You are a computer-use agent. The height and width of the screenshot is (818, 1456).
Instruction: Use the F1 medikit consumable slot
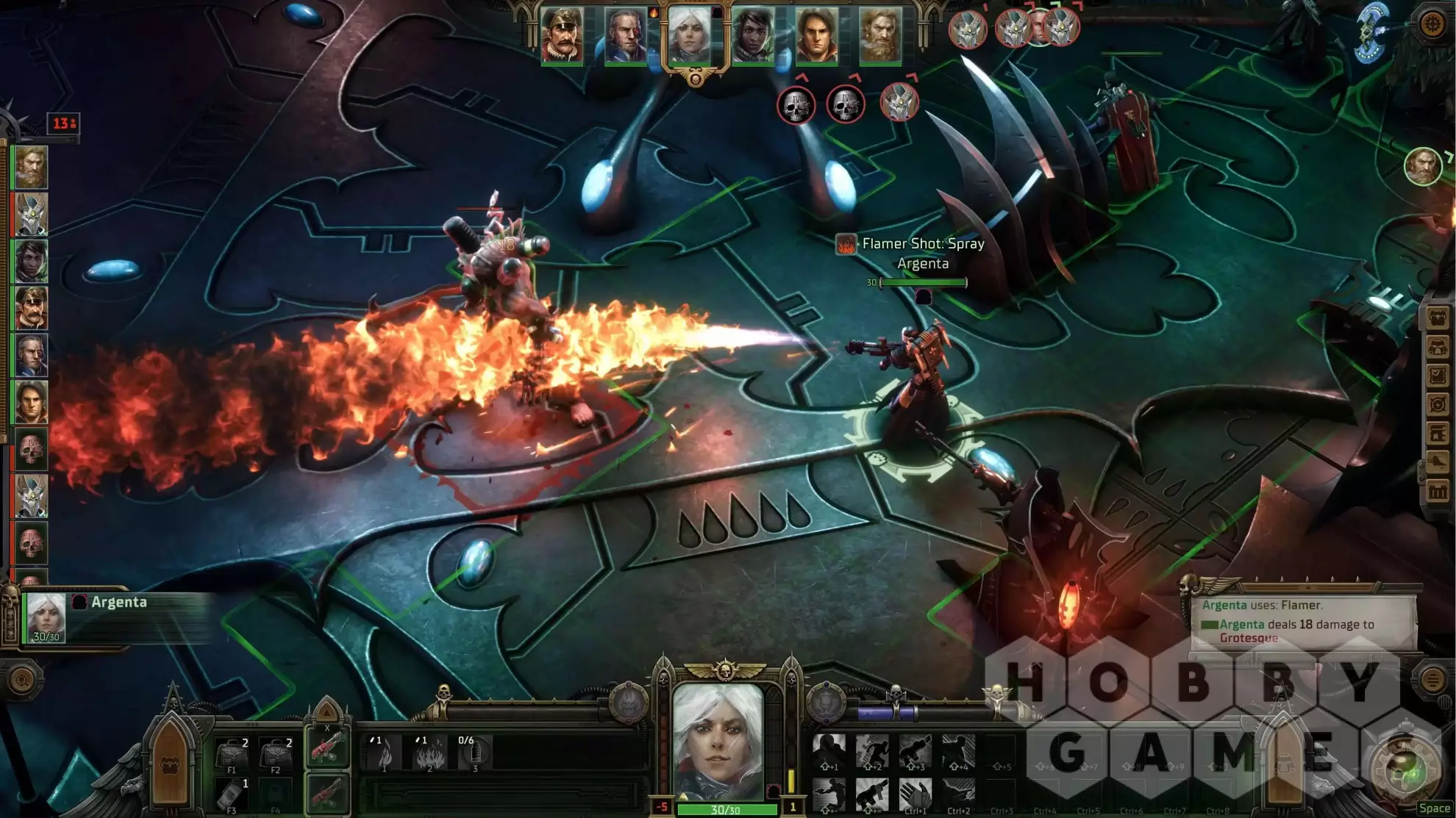233,755
